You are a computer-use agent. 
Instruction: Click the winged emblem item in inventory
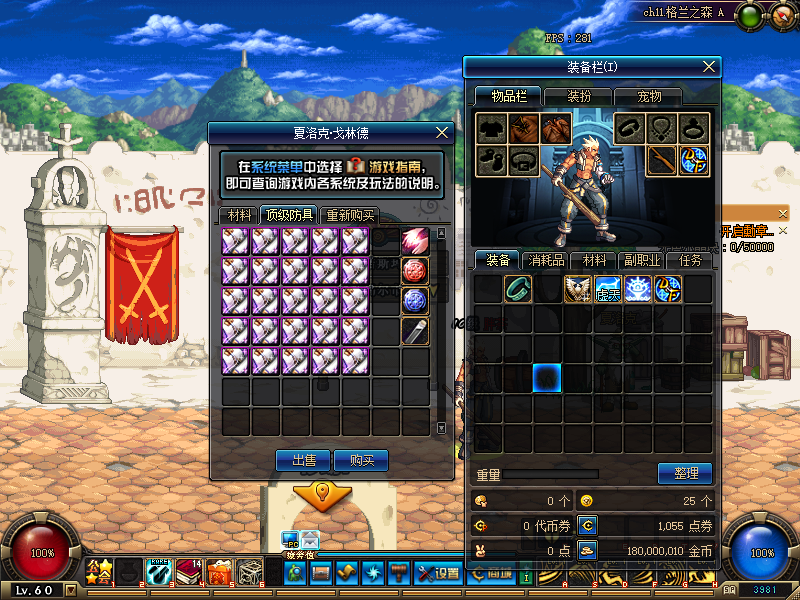(x=577, y=289)
